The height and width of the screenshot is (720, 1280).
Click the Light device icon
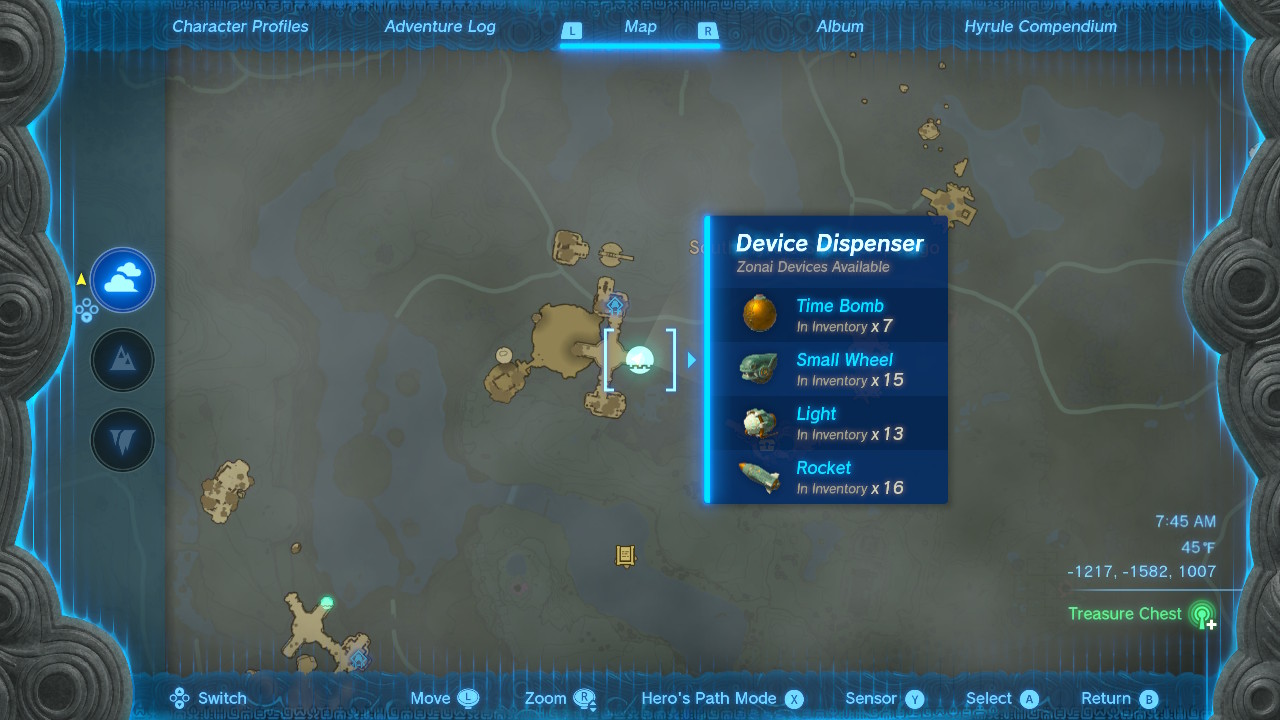click(757, 422)
